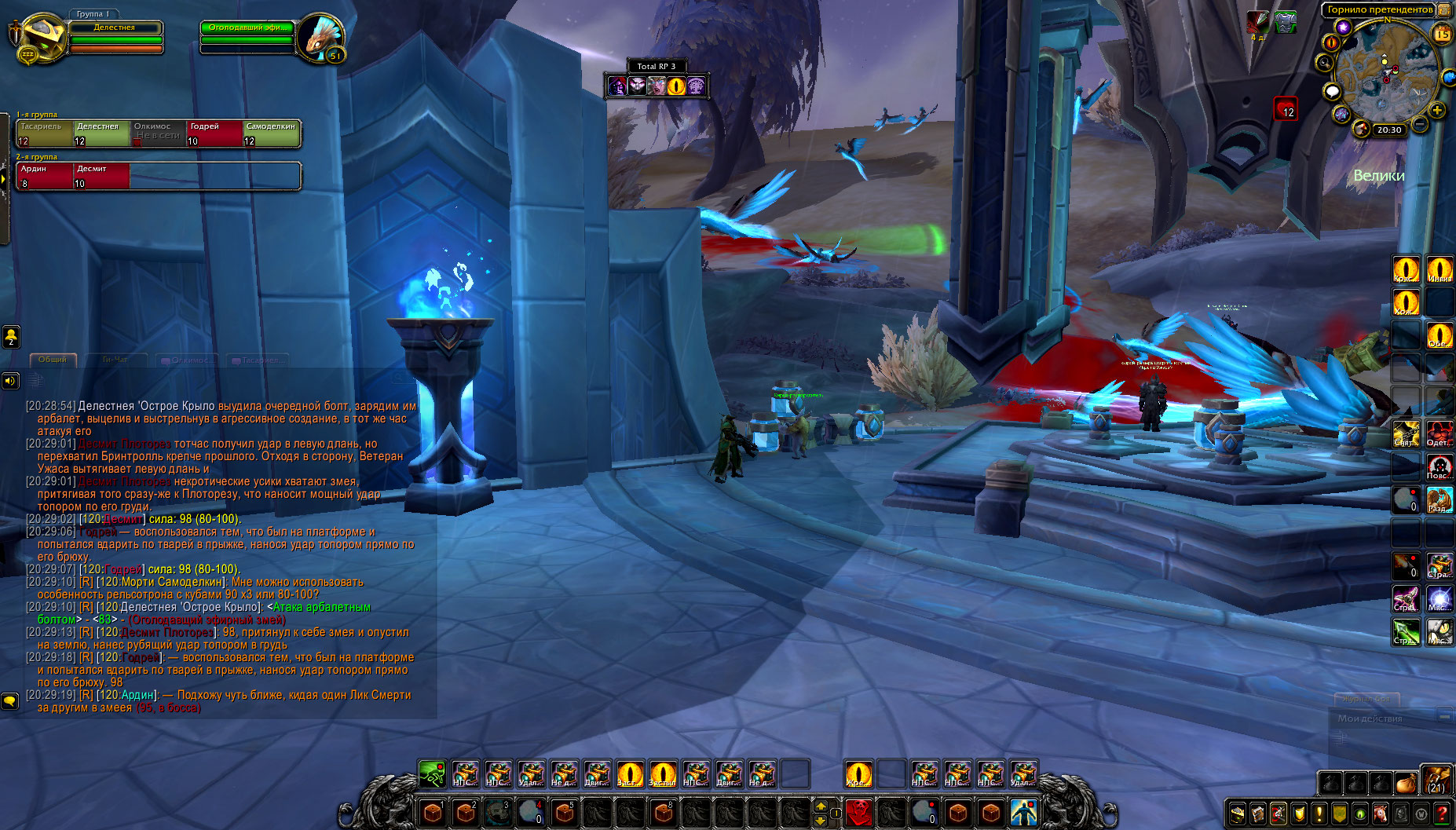Use the green running figure ability
1456x830 pixels.
432,774
